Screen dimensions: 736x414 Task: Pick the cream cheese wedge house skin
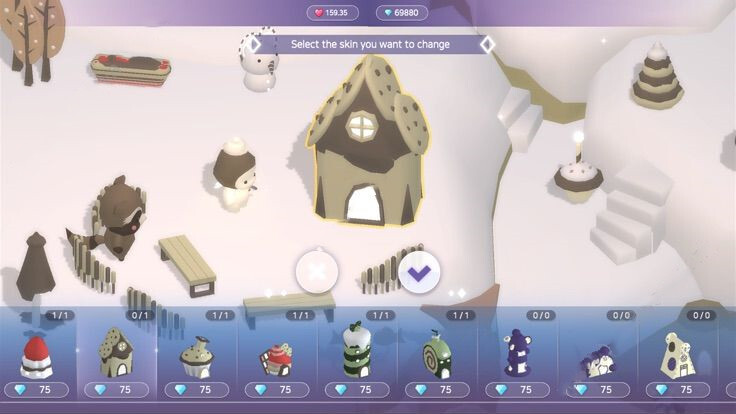[677, 355]
